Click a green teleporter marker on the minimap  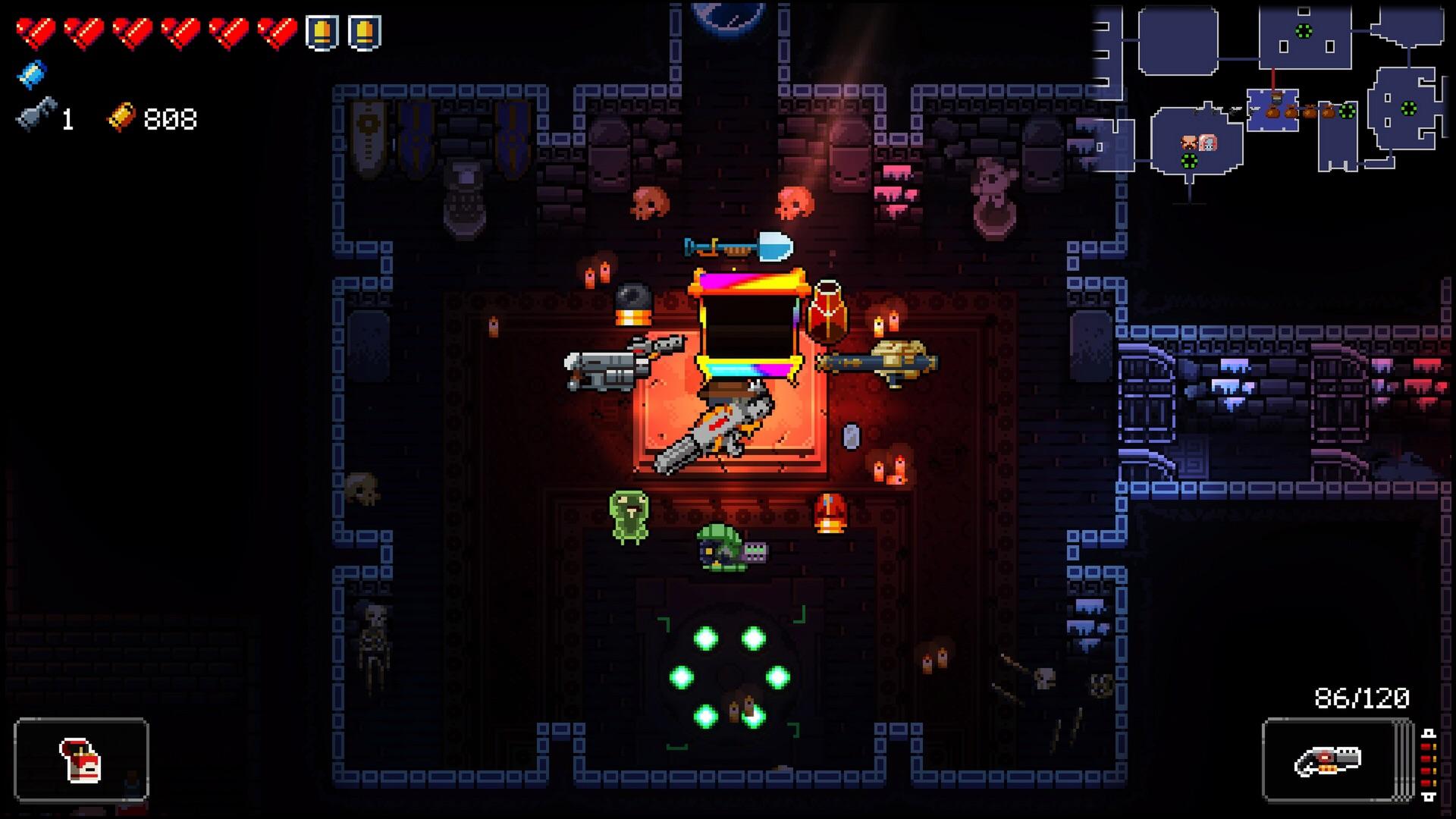click(1304, 30)
